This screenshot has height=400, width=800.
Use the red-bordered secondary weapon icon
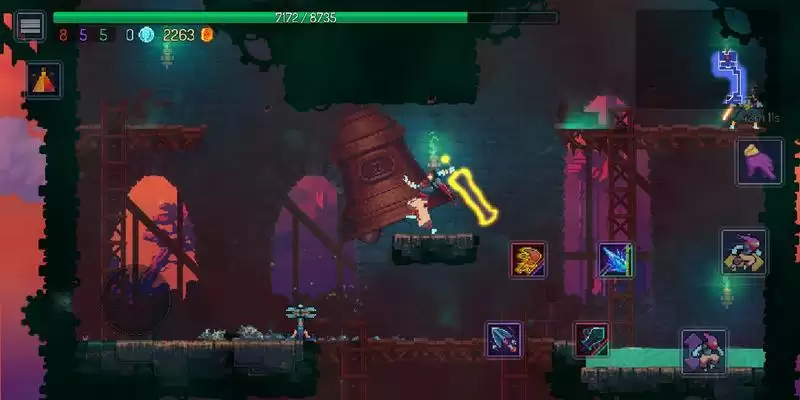click(591, 339)
